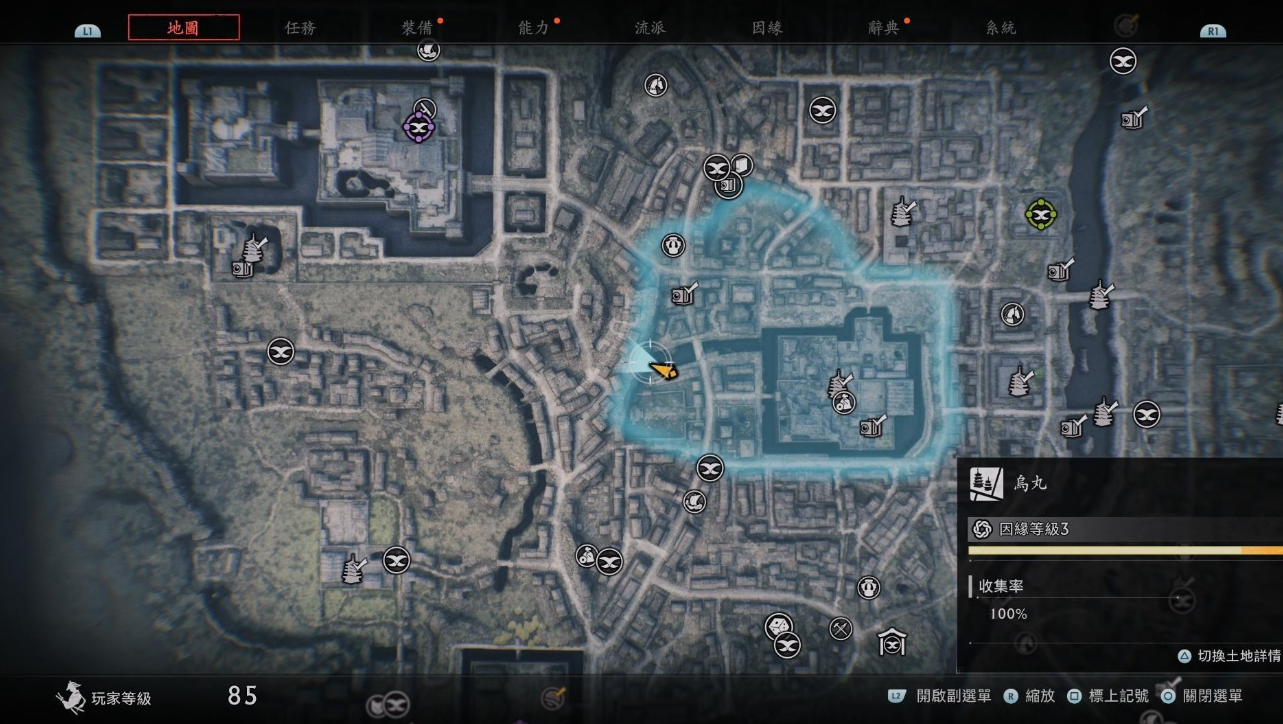The width and height of the screenshot is (1283, 724).
Task: Click the orange player position arrow
Action: click(x=662, y=370)
